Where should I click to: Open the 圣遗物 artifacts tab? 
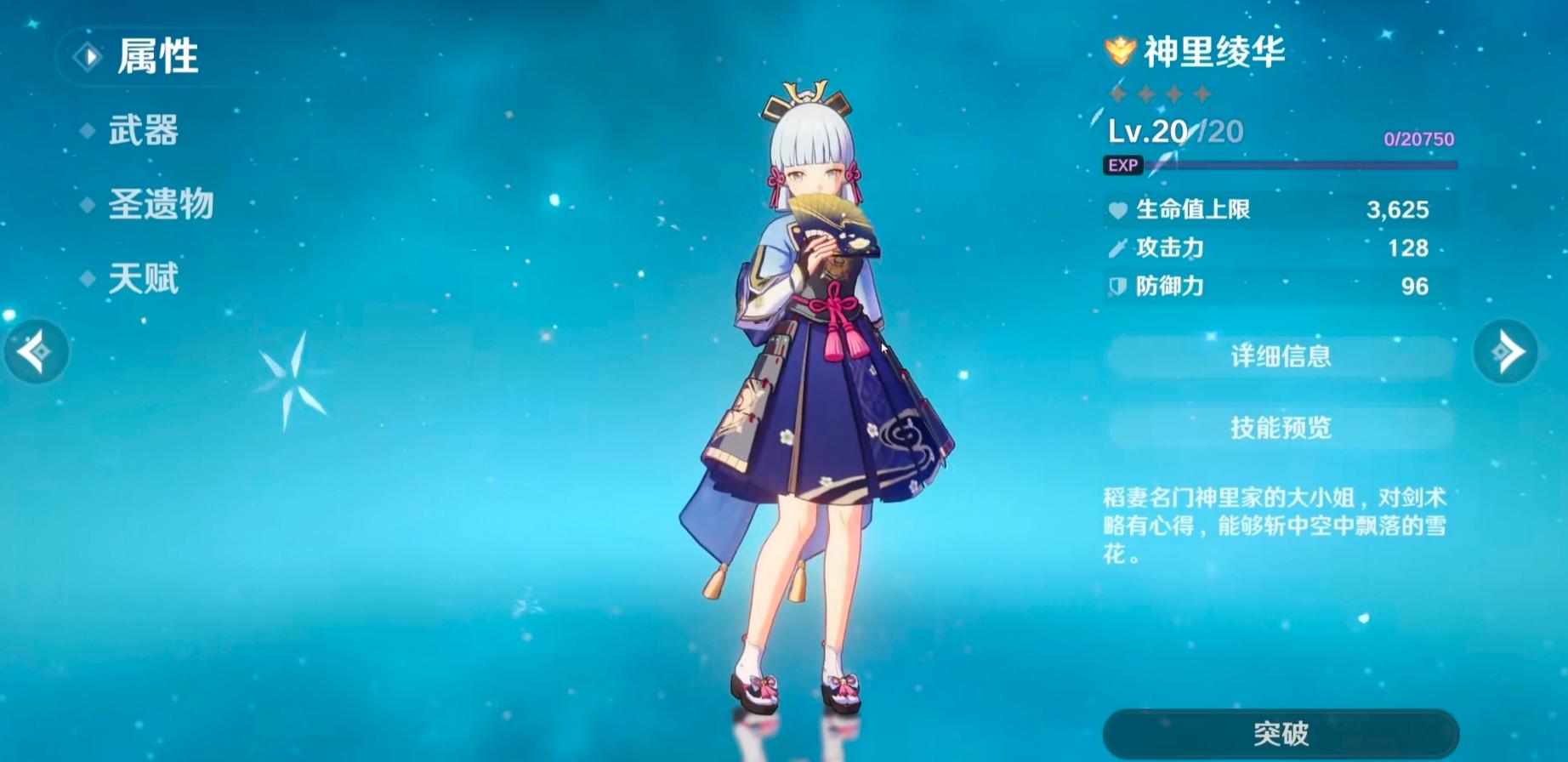click(x=160, y=205)
